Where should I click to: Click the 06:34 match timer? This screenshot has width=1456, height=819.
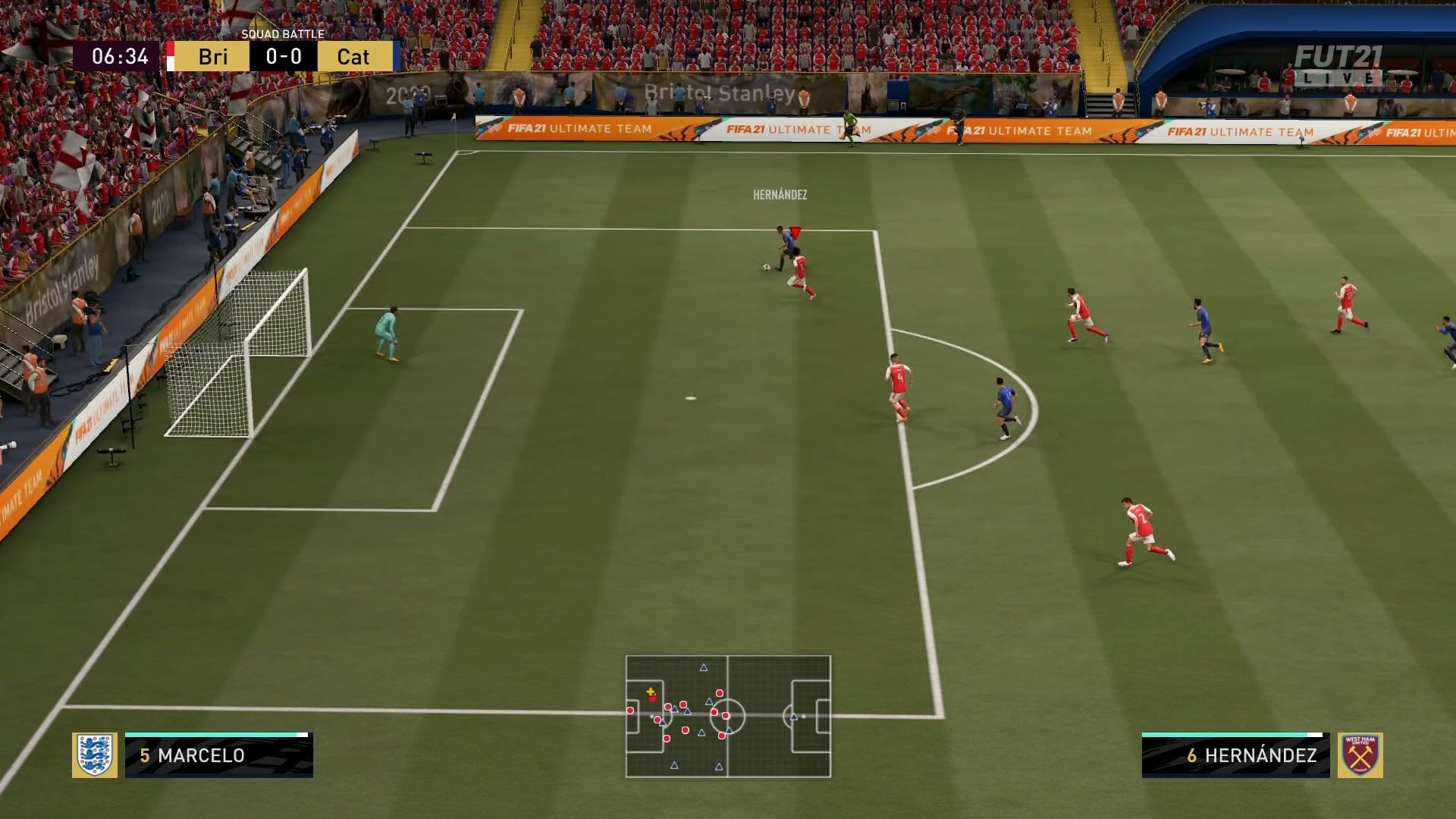(x=114, y=56)
